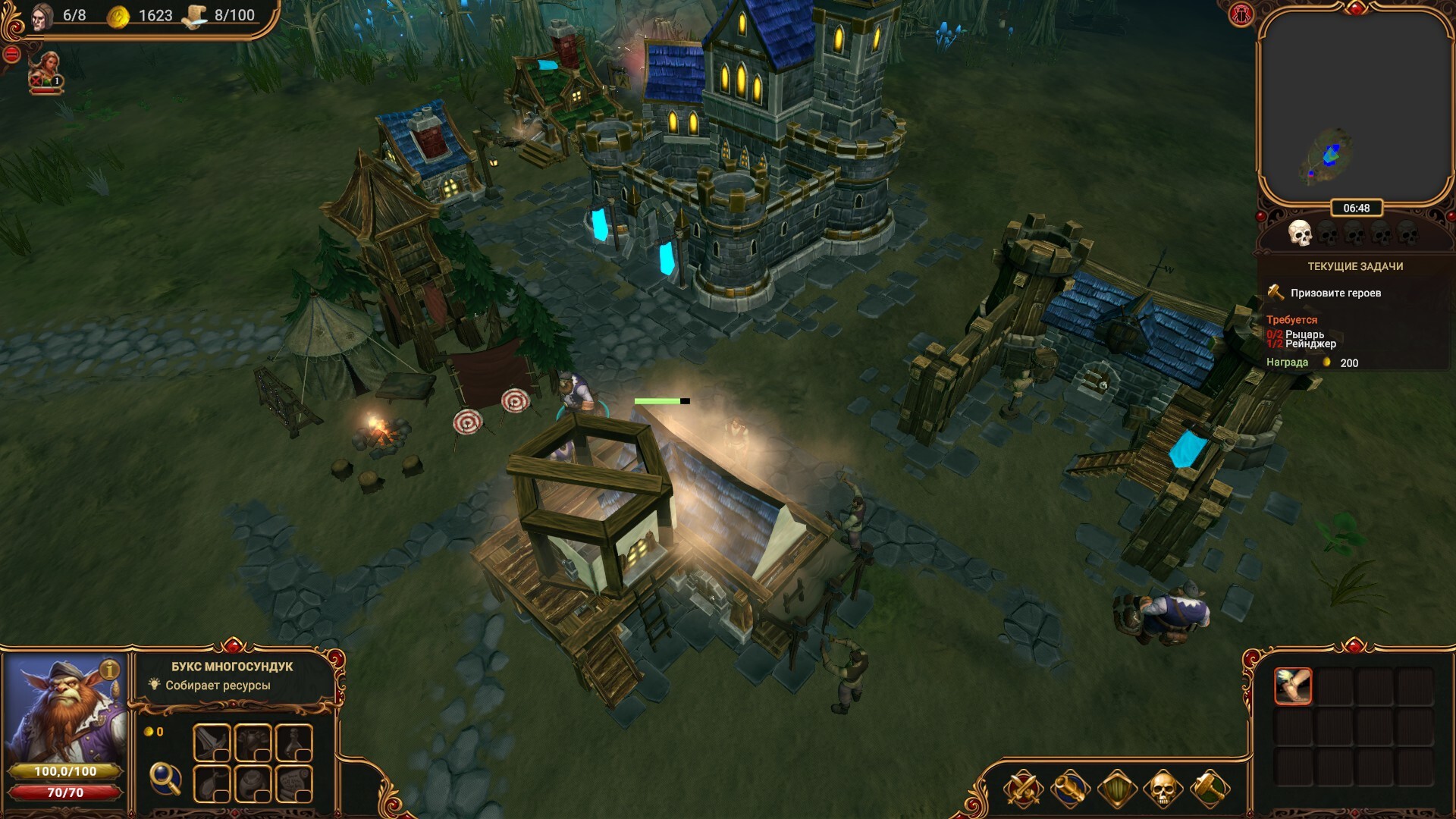Show unit info via the gold 'i' badge

click(x=111, y=670)
